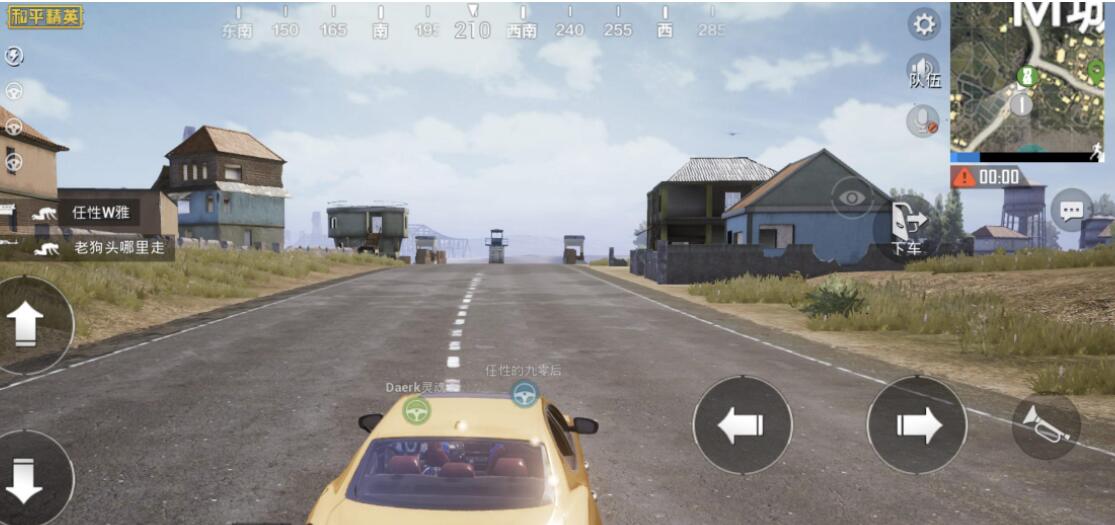Screen dimensions: 1115x525
Task: Open the gear settings menu
Action: pyautogui.click(x=924, y=24)
